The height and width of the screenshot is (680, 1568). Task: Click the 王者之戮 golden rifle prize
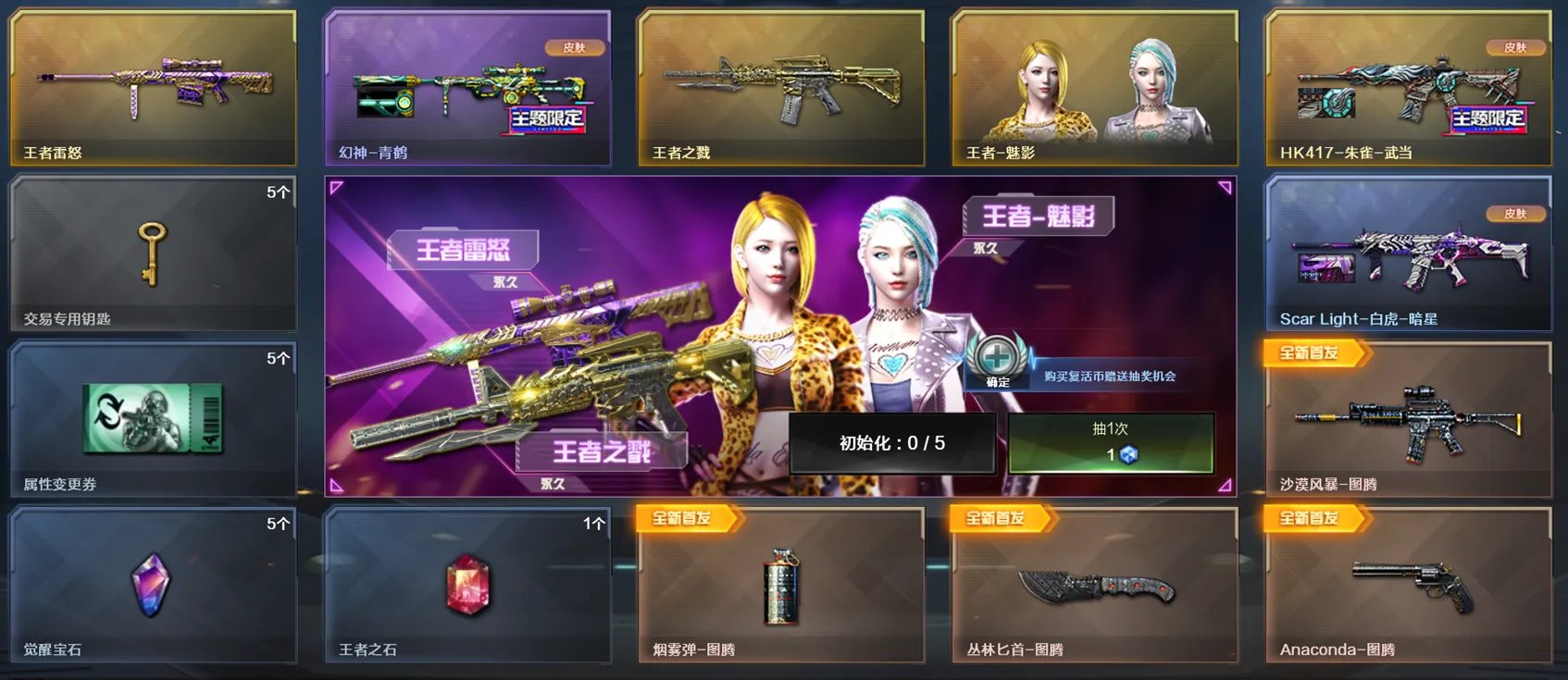tap(781, 88)
